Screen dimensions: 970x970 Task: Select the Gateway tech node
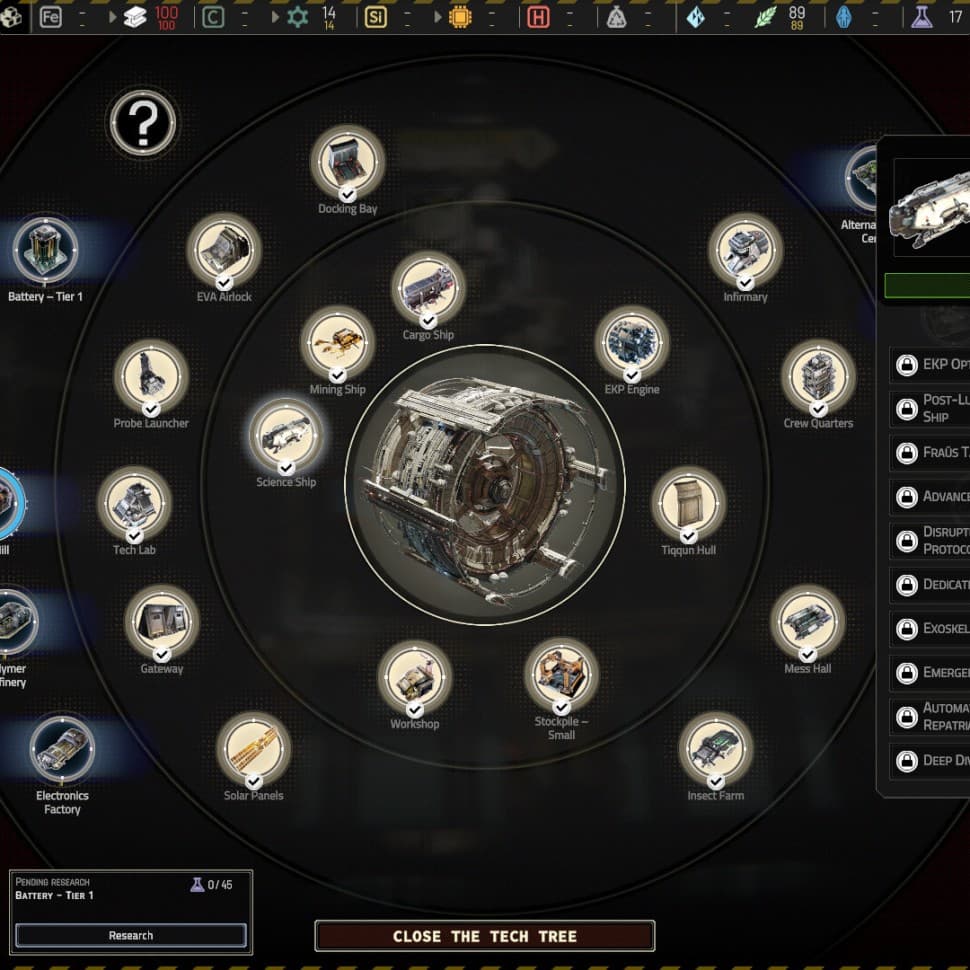pos(162,622)
